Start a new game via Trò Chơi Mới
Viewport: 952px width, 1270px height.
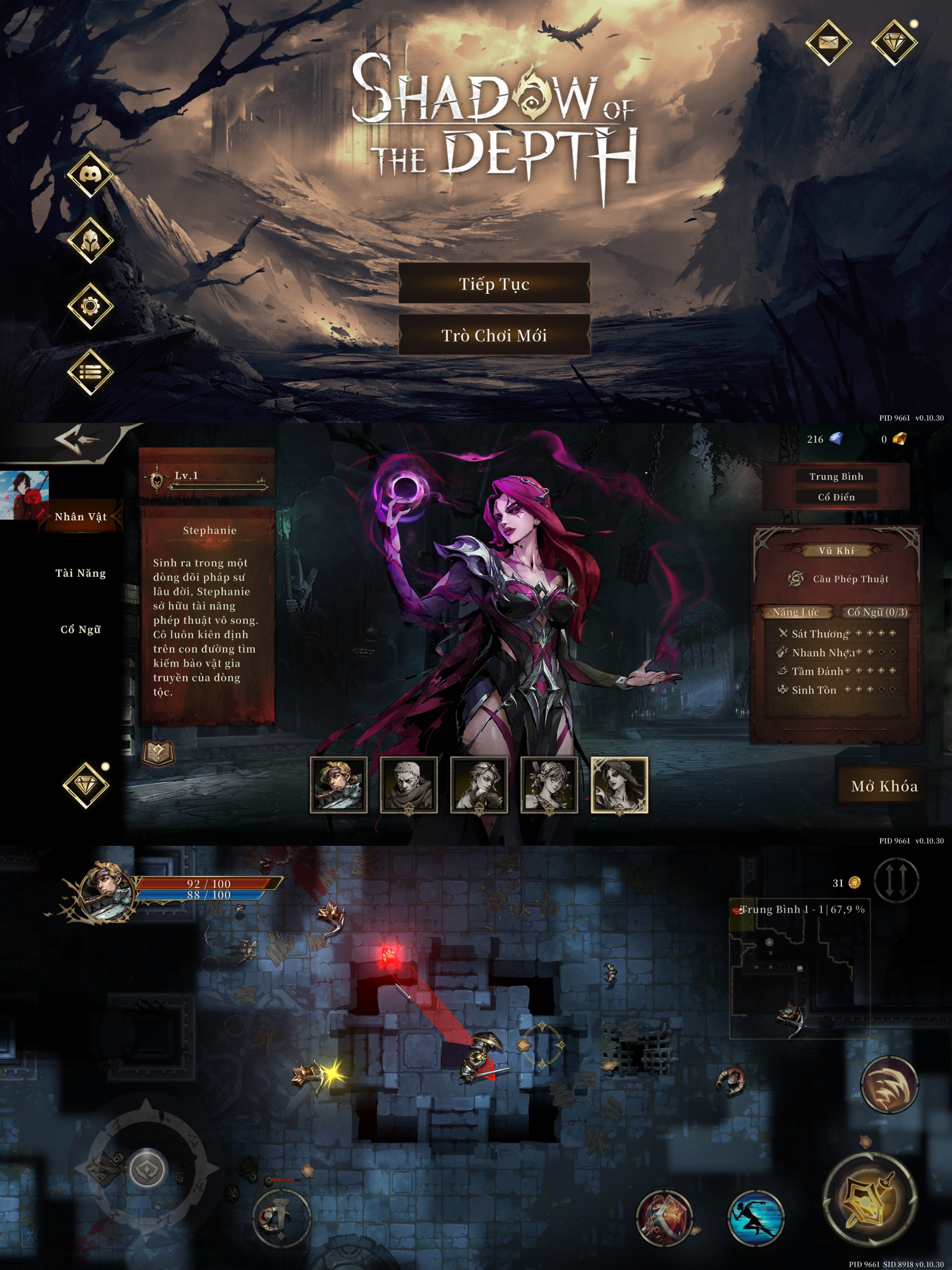click(494, 335)
